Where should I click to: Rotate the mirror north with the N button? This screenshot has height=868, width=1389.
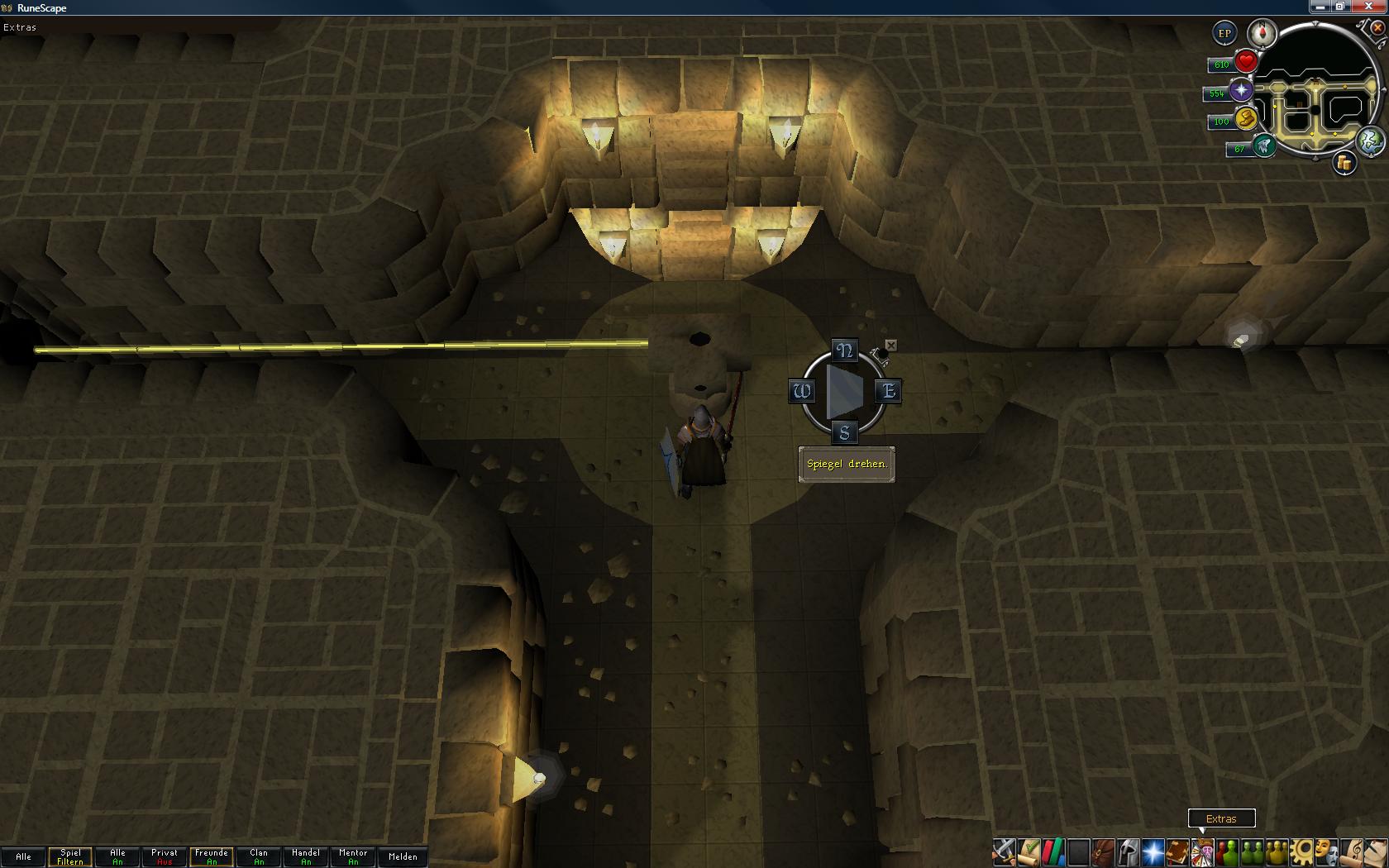(x=844, y=351)
